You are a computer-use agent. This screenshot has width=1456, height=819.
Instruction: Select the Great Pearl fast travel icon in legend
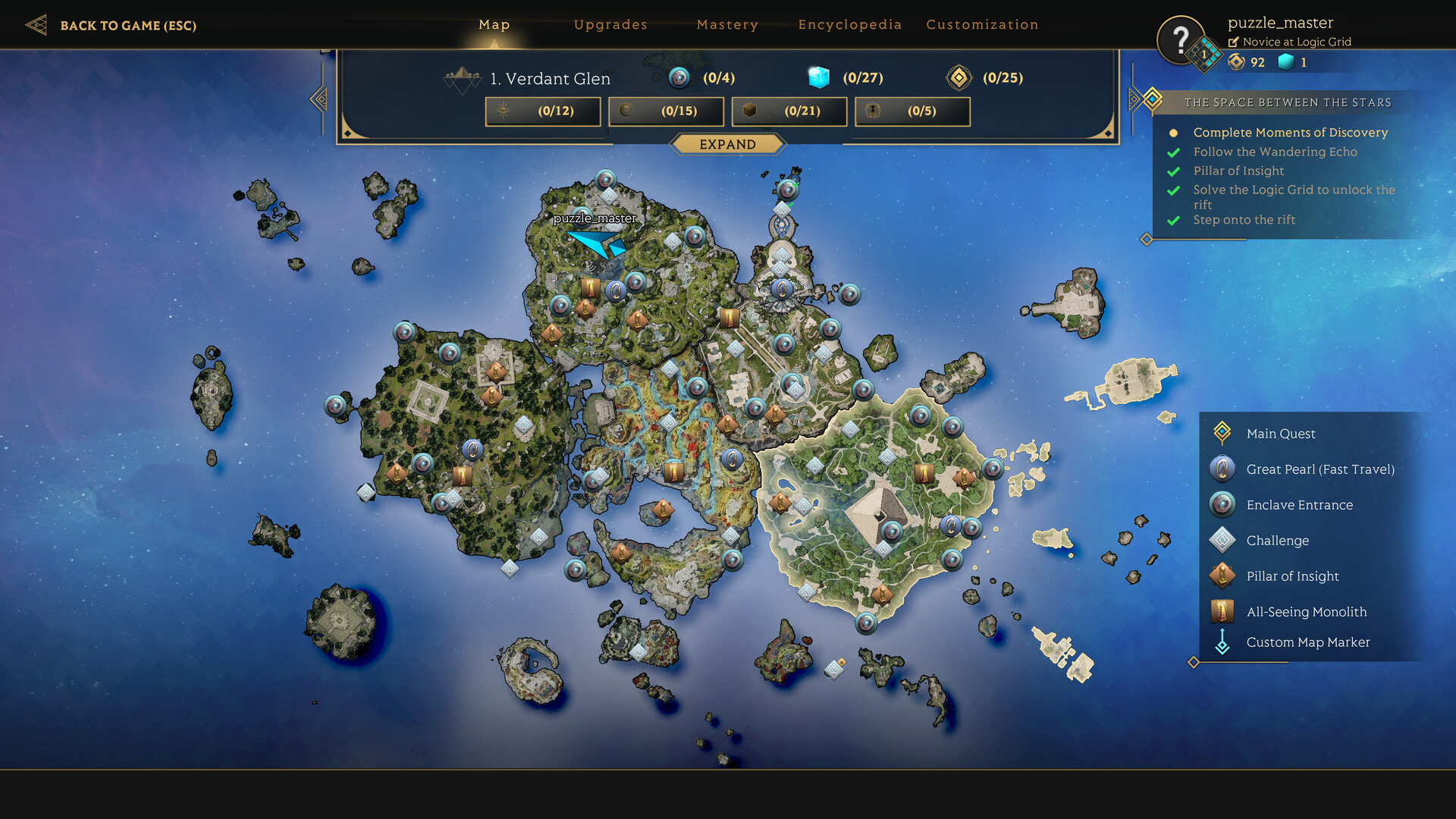[x=1222, y=469]
